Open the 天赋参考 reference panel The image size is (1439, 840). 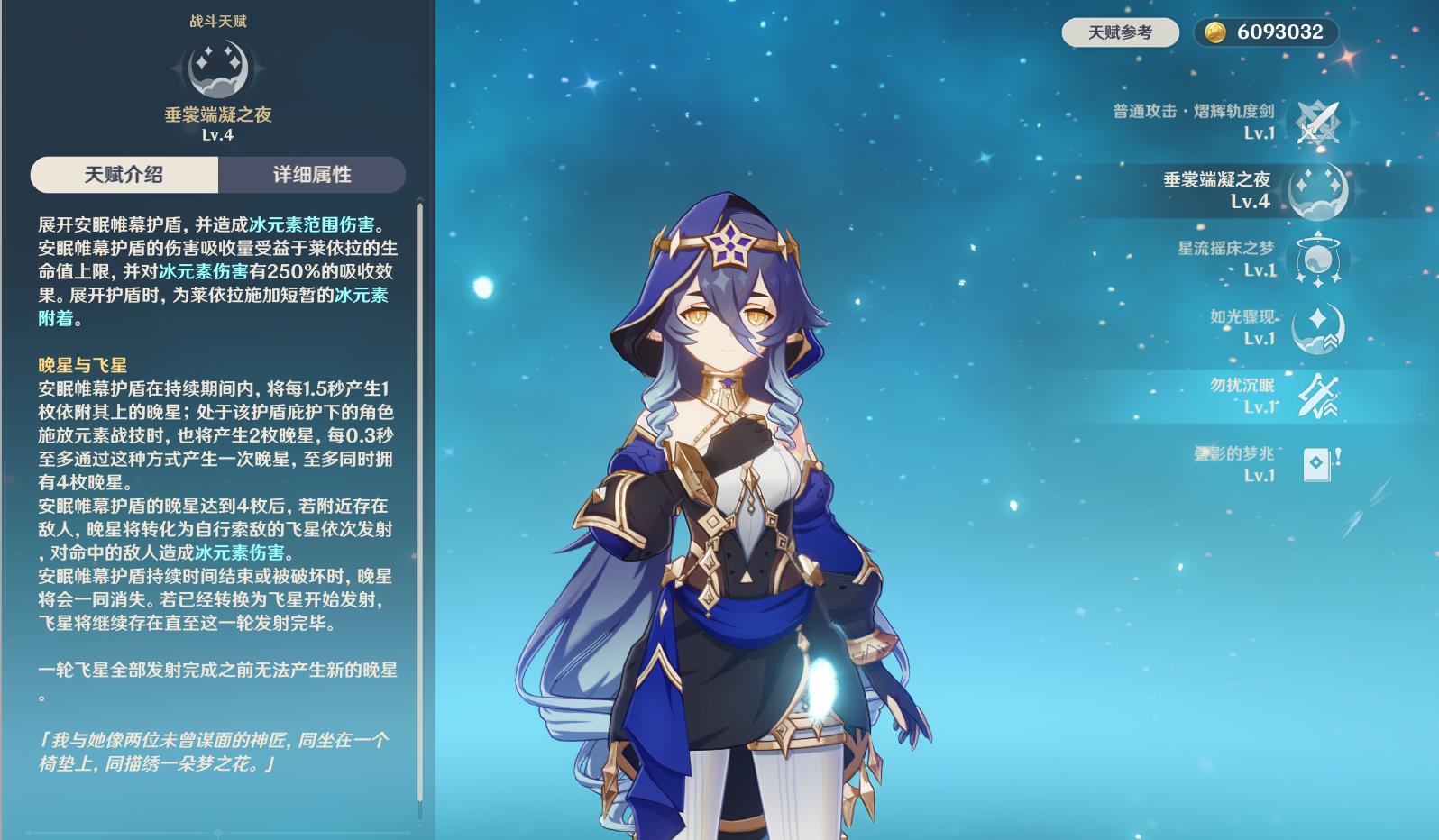coord(1122,32)
